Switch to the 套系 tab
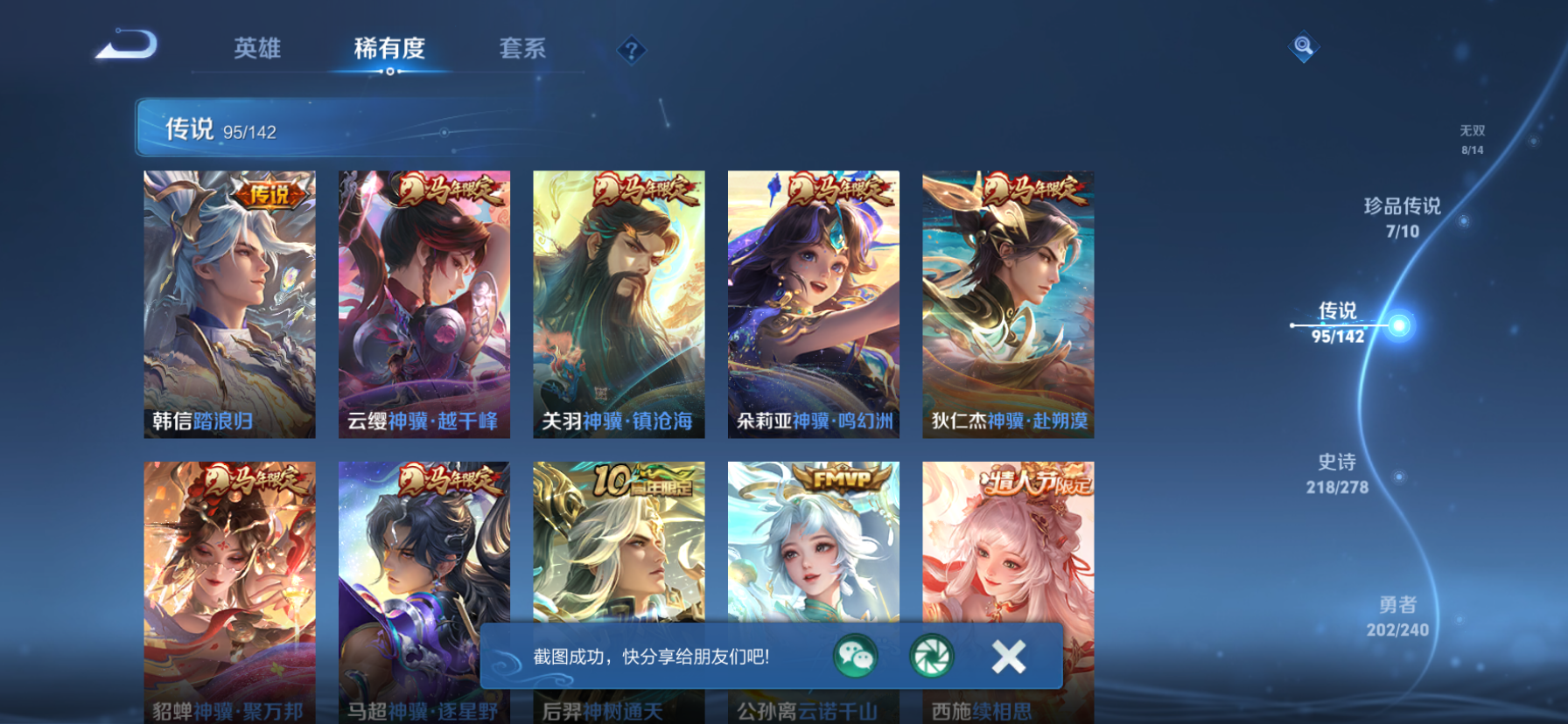 pos(522,50)
